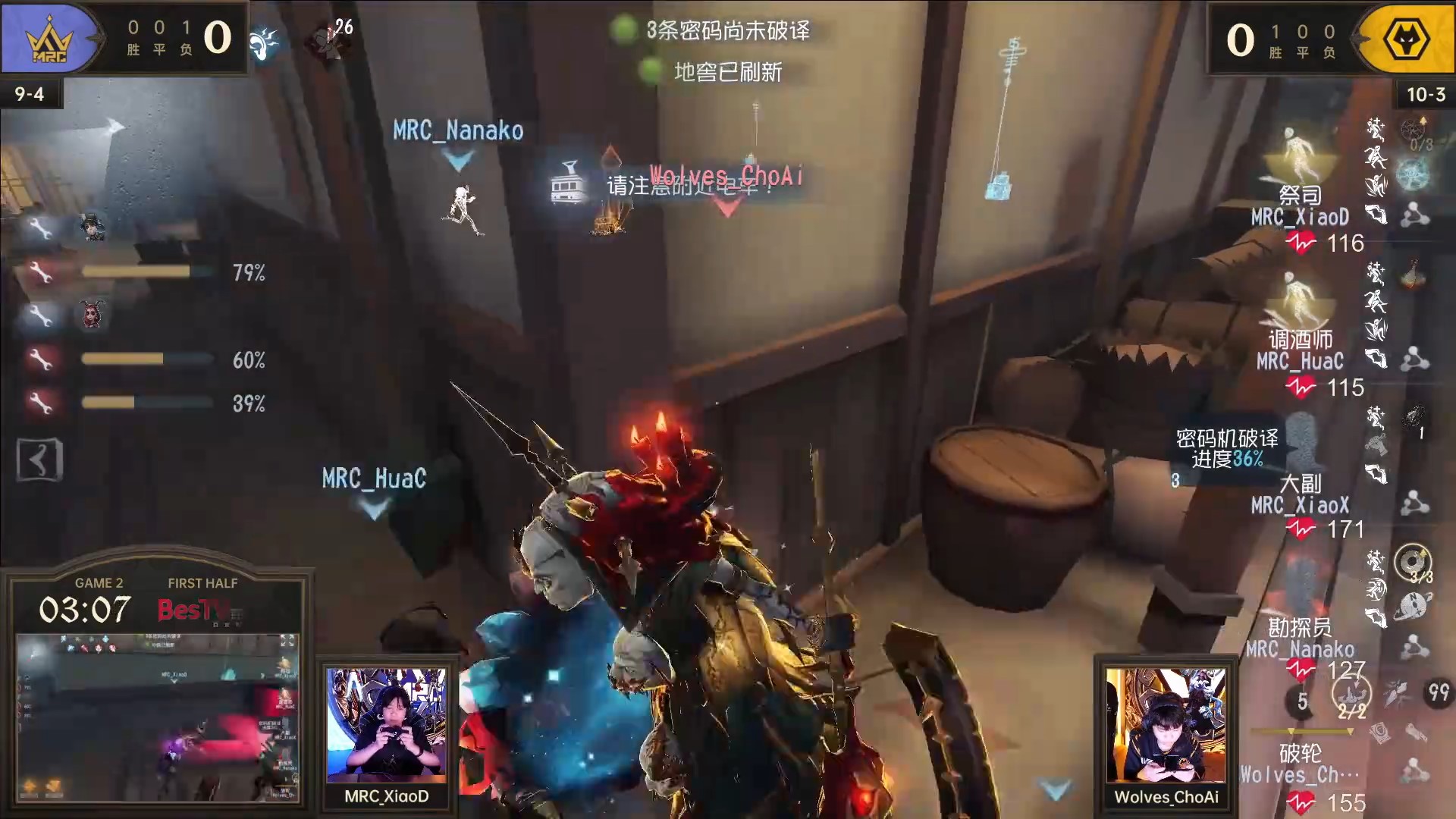Select the 大副 MRC_XiaoX survivor portrait
This screenshot has width=1456, height=819.
pos(1300,441)
